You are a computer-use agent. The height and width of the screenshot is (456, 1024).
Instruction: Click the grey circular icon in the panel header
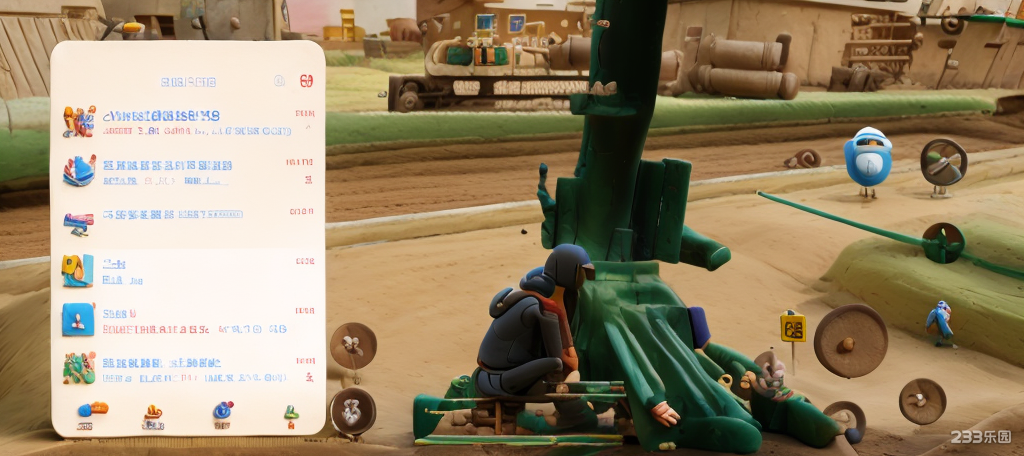coord(280,80)
